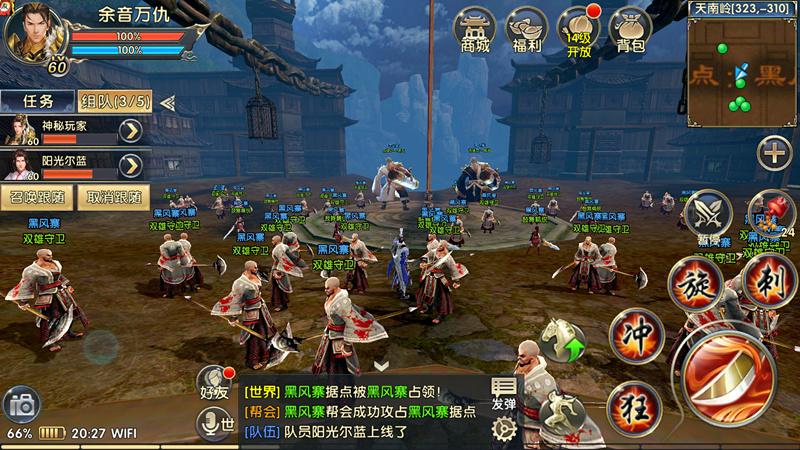800x450 pixels.
Task: Switch to the 任务 quest tab
Action: [37, 101]
